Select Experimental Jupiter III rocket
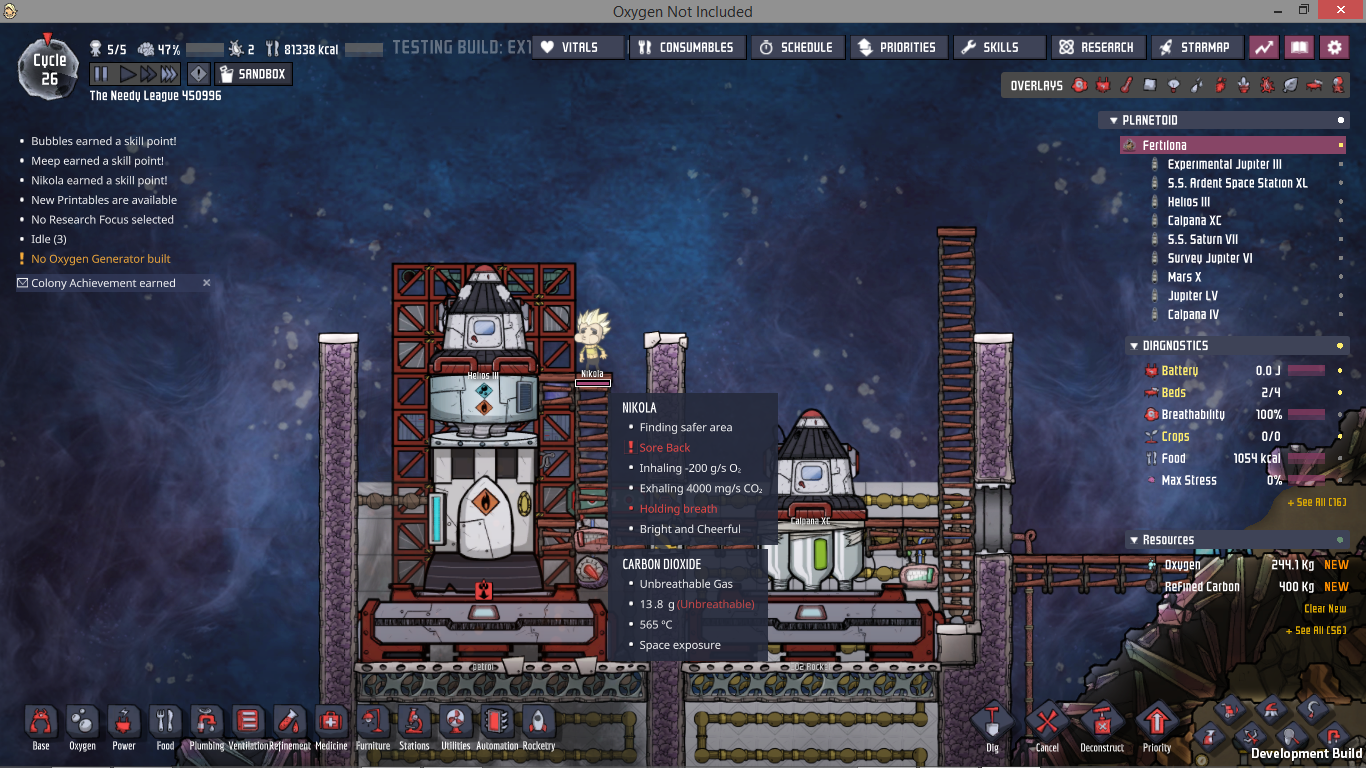The height and width of the screenshot is (768, 1366). click(1224, 164)
